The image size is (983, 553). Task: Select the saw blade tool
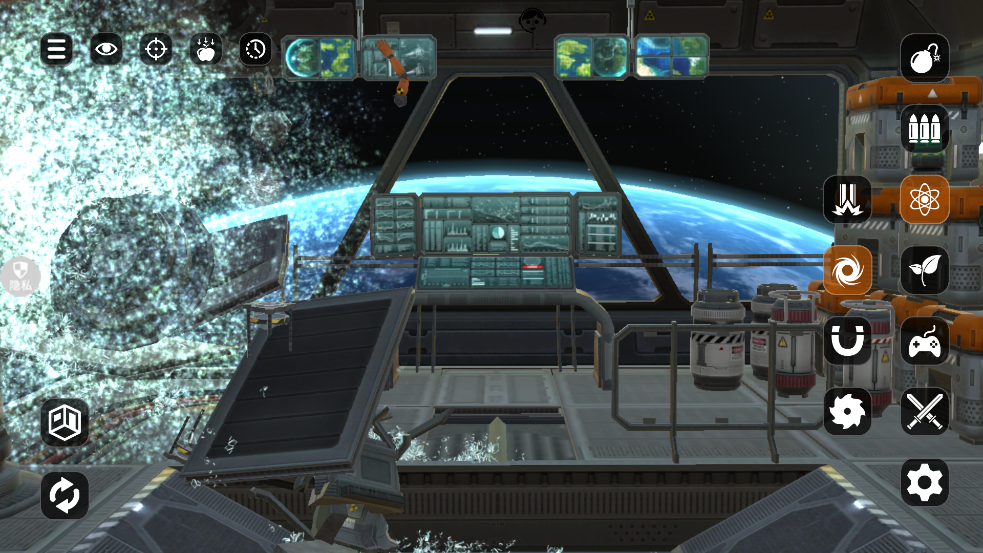tap(847, 411)
